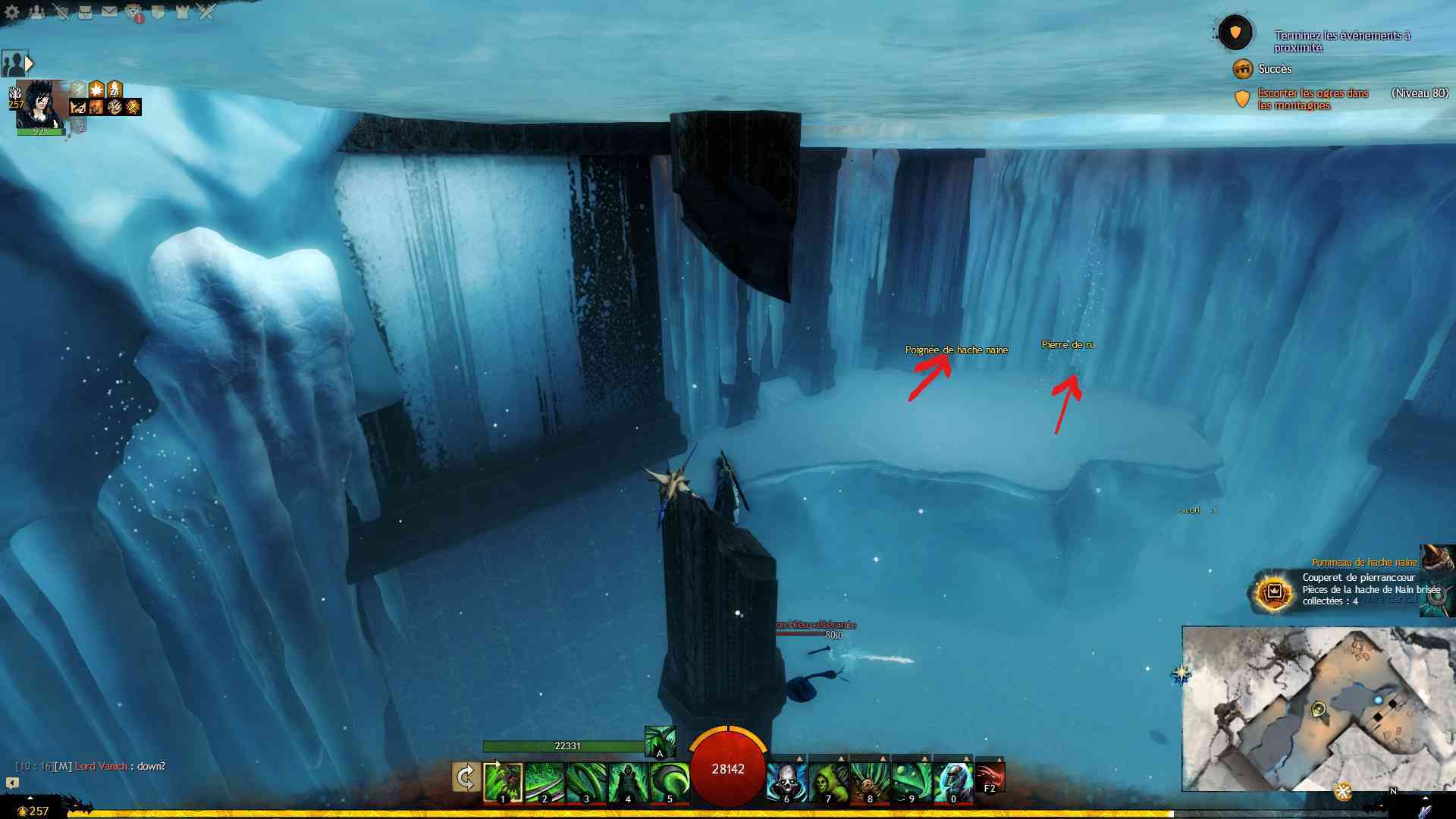Trigger the red F2 profession skill

point(990,779)
